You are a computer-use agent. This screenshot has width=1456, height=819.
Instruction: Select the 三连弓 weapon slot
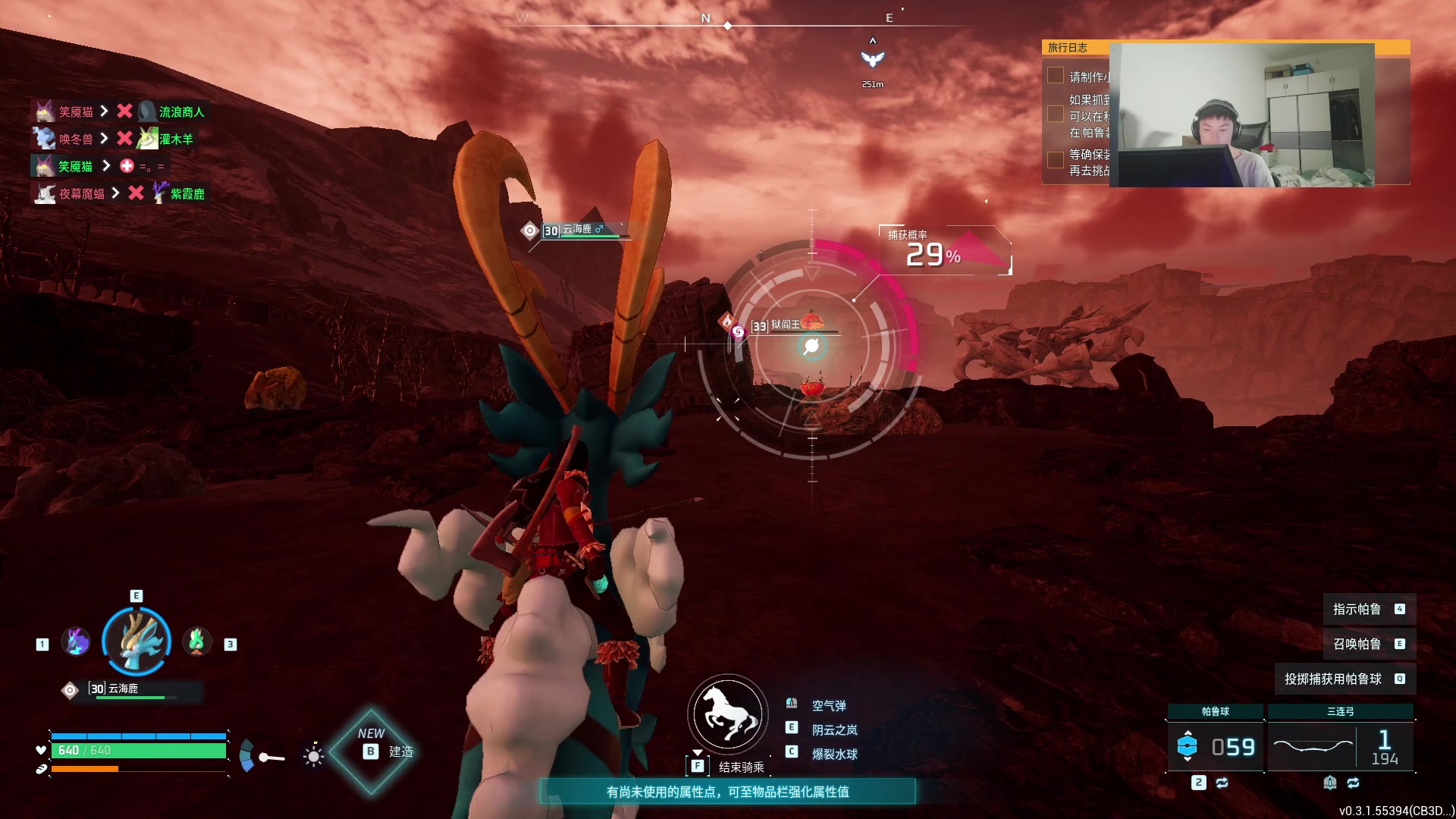1340,746
